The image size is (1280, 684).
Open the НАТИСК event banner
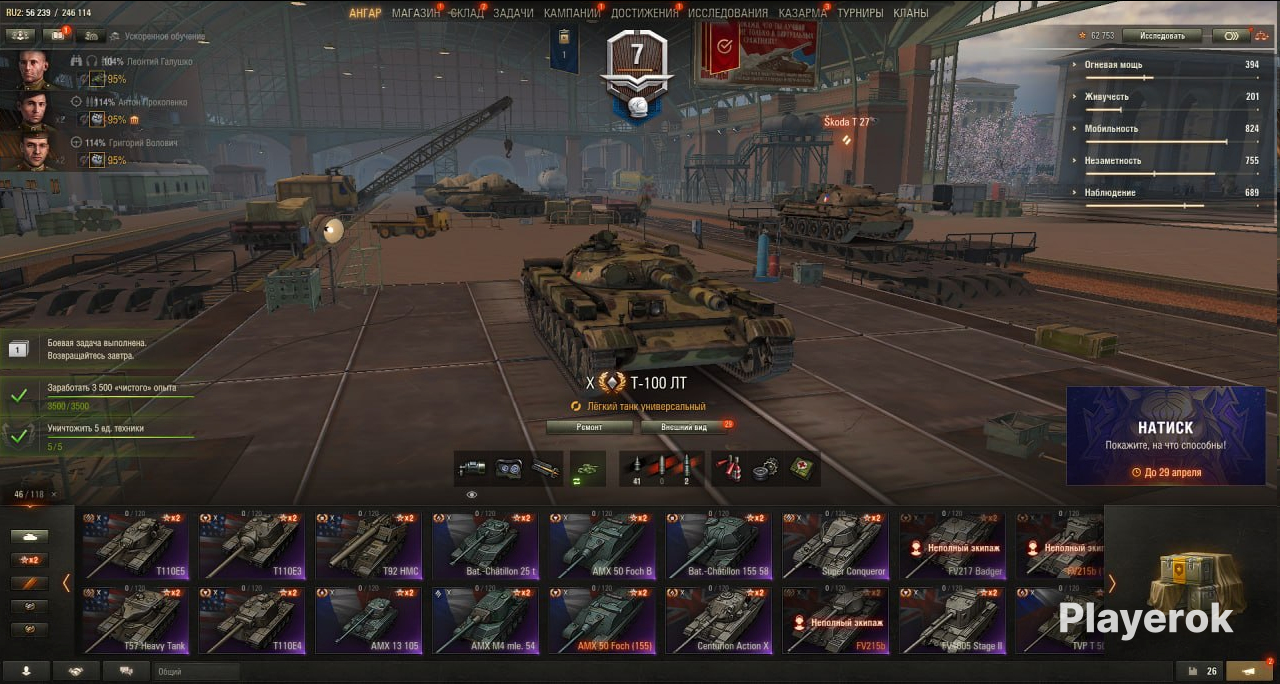click(x=1165, y=436)
